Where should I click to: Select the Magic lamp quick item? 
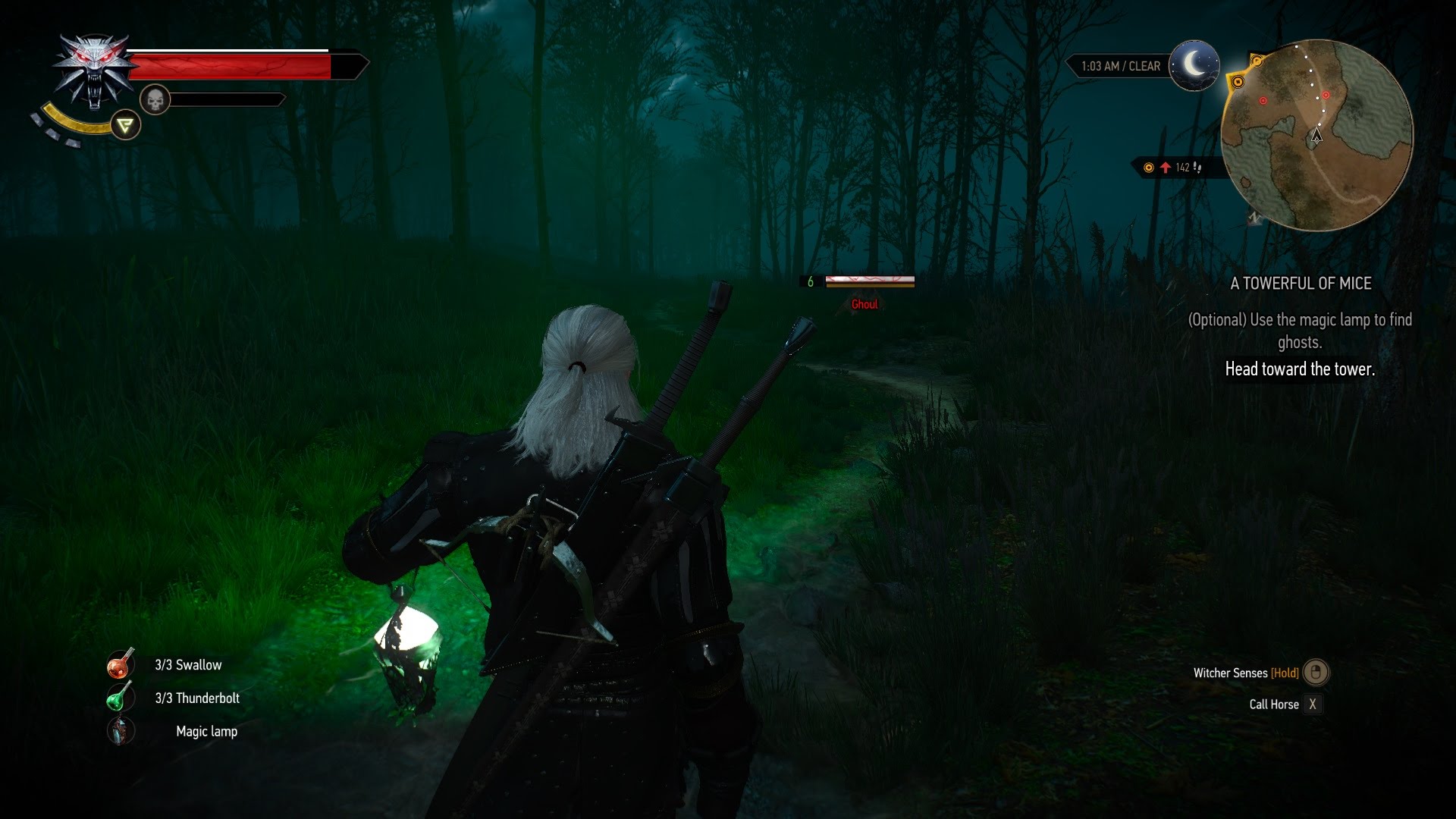point(120,731)
